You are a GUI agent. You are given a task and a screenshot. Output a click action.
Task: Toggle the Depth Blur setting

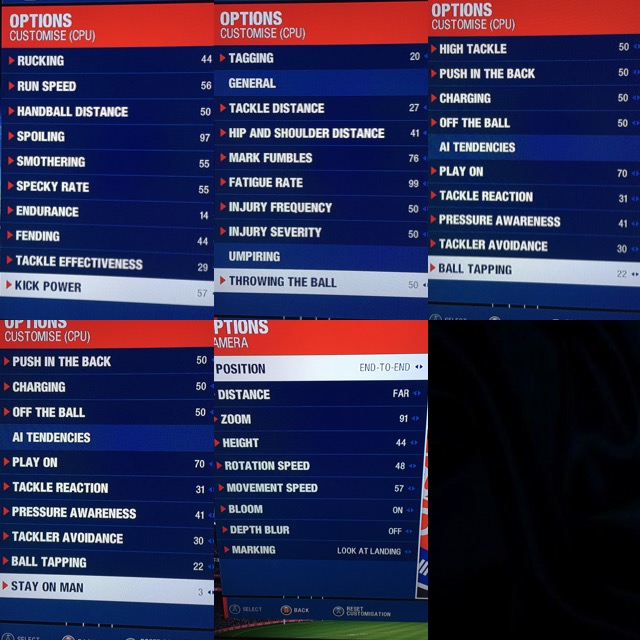[320, 530]
